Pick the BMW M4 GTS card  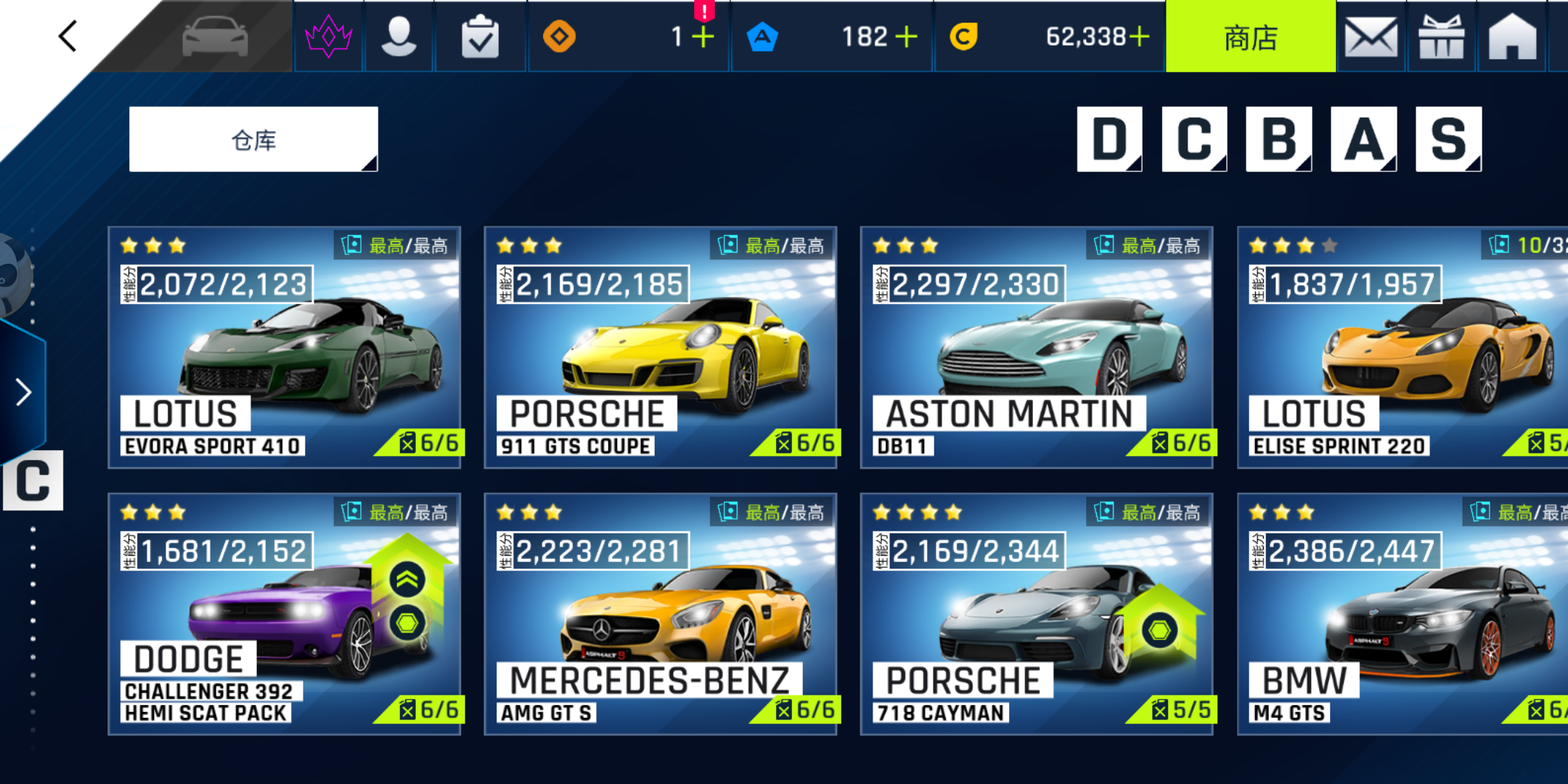pyautogui.click(x=1402, y=614)
